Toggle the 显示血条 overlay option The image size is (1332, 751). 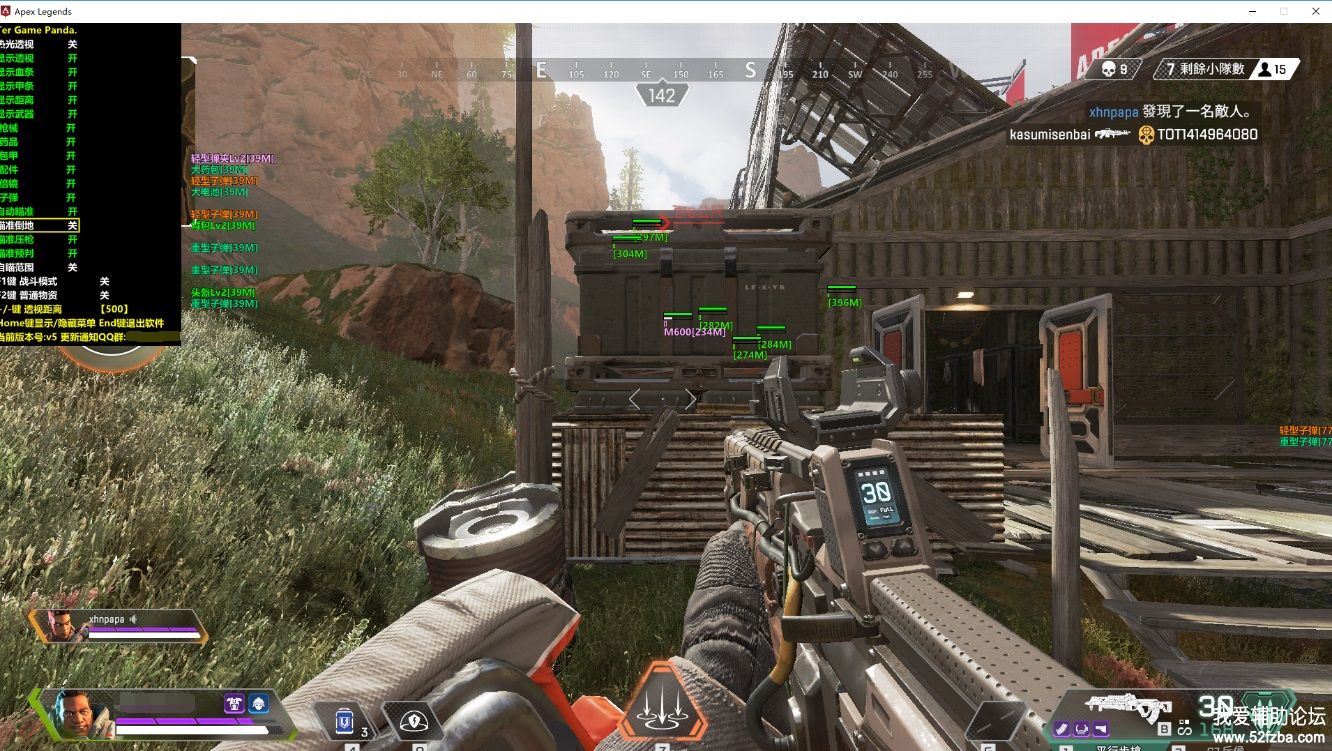tap(40, 72)
